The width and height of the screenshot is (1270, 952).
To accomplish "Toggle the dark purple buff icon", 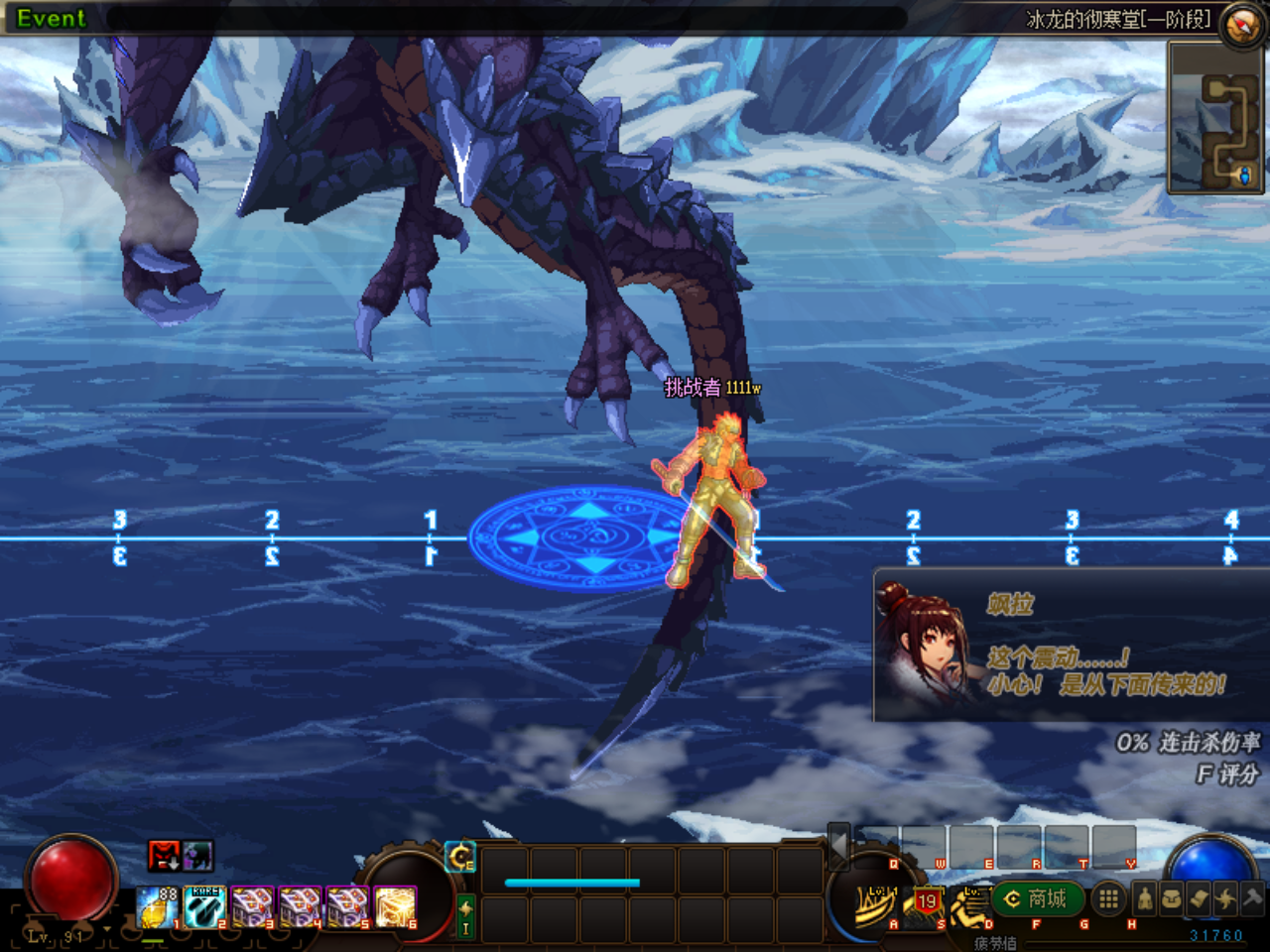I will 197,857.
